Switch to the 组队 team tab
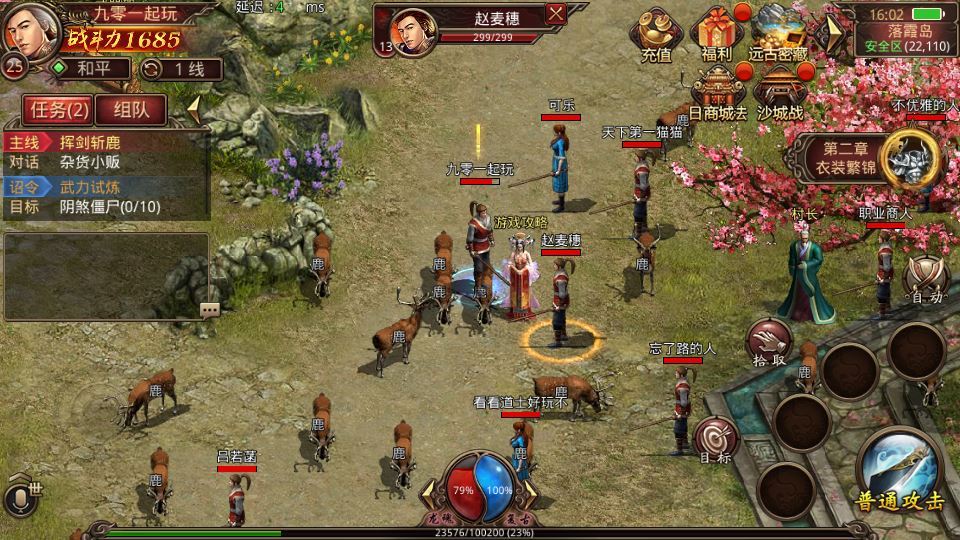960x540 pixels. pos(132,109)
